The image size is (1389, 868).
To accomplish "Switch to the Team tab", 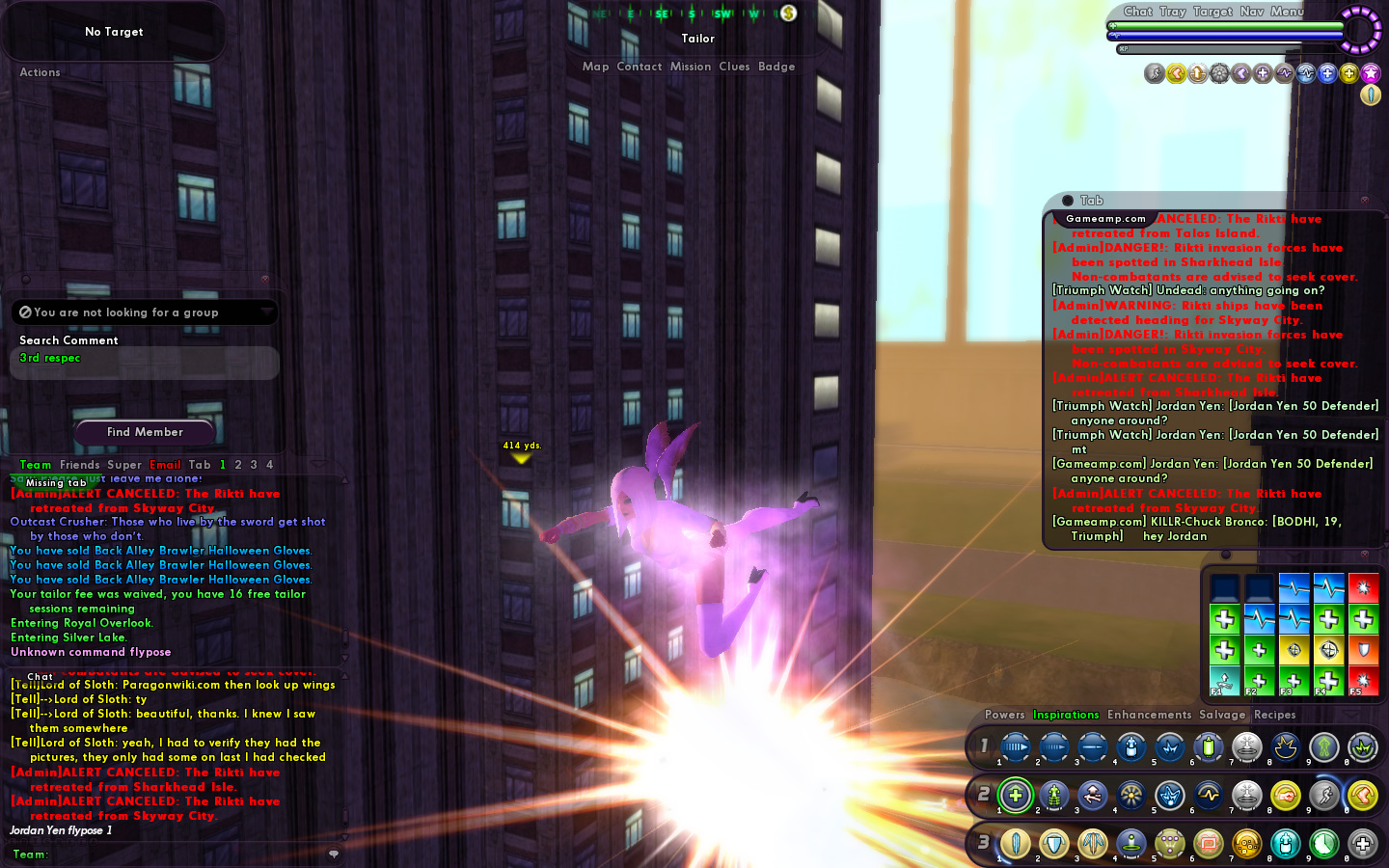I will 36,465.
